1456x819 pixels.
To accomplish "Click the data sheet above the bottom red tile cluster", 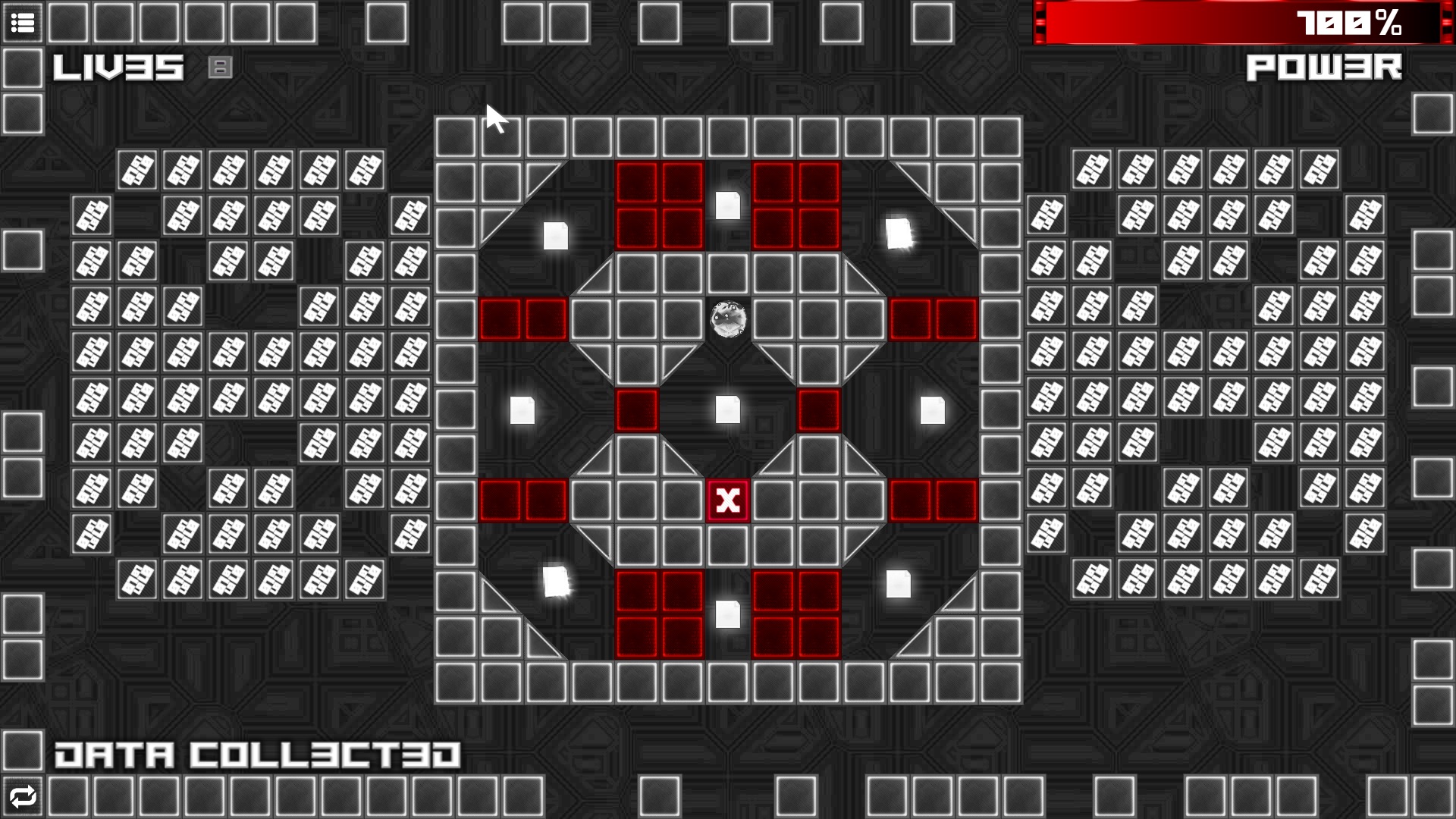I will click(x=729, y=613).
